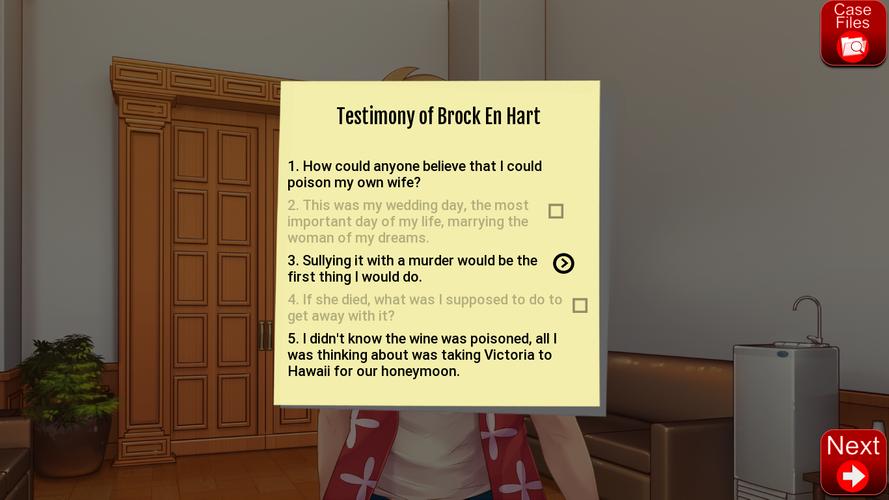Select greyed statement 4 about getting away
Image resolution: width=889 pixels, height=500 pixels.
coord(424,307)
